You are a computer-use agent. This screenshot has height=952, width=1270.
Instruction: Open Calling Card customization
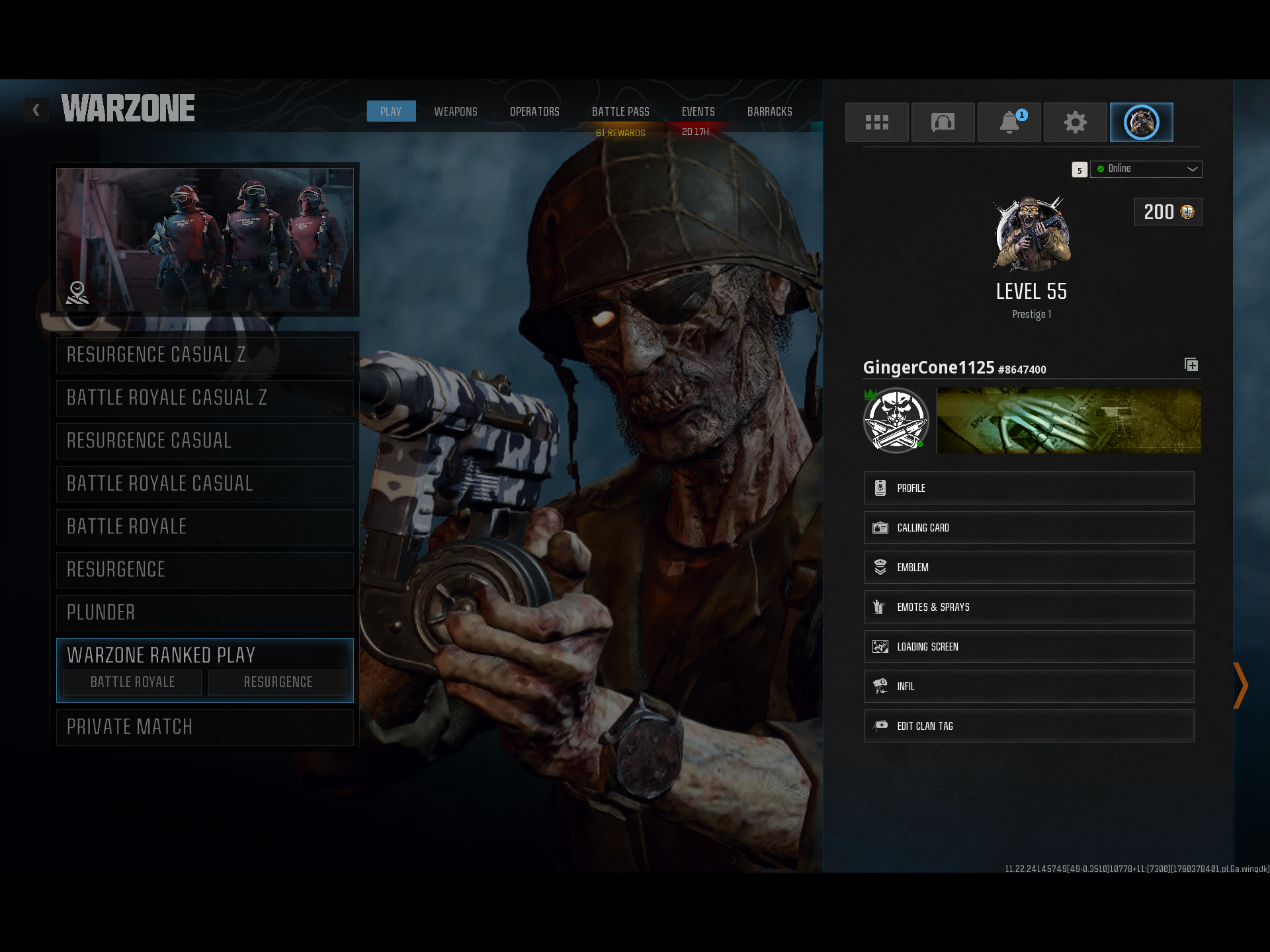pyautogui.click(x=1029, y=528)
